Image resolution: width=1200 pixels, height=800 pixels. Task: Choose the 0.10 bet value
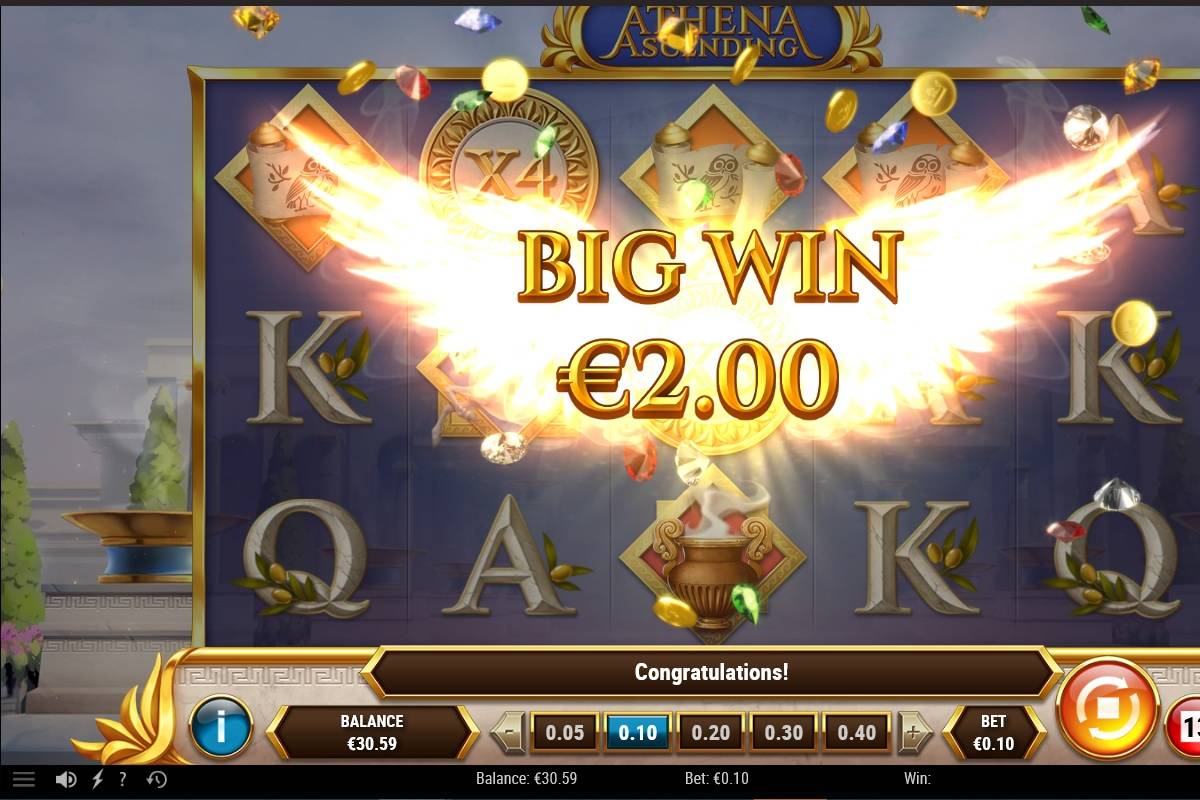coord(638,732)
